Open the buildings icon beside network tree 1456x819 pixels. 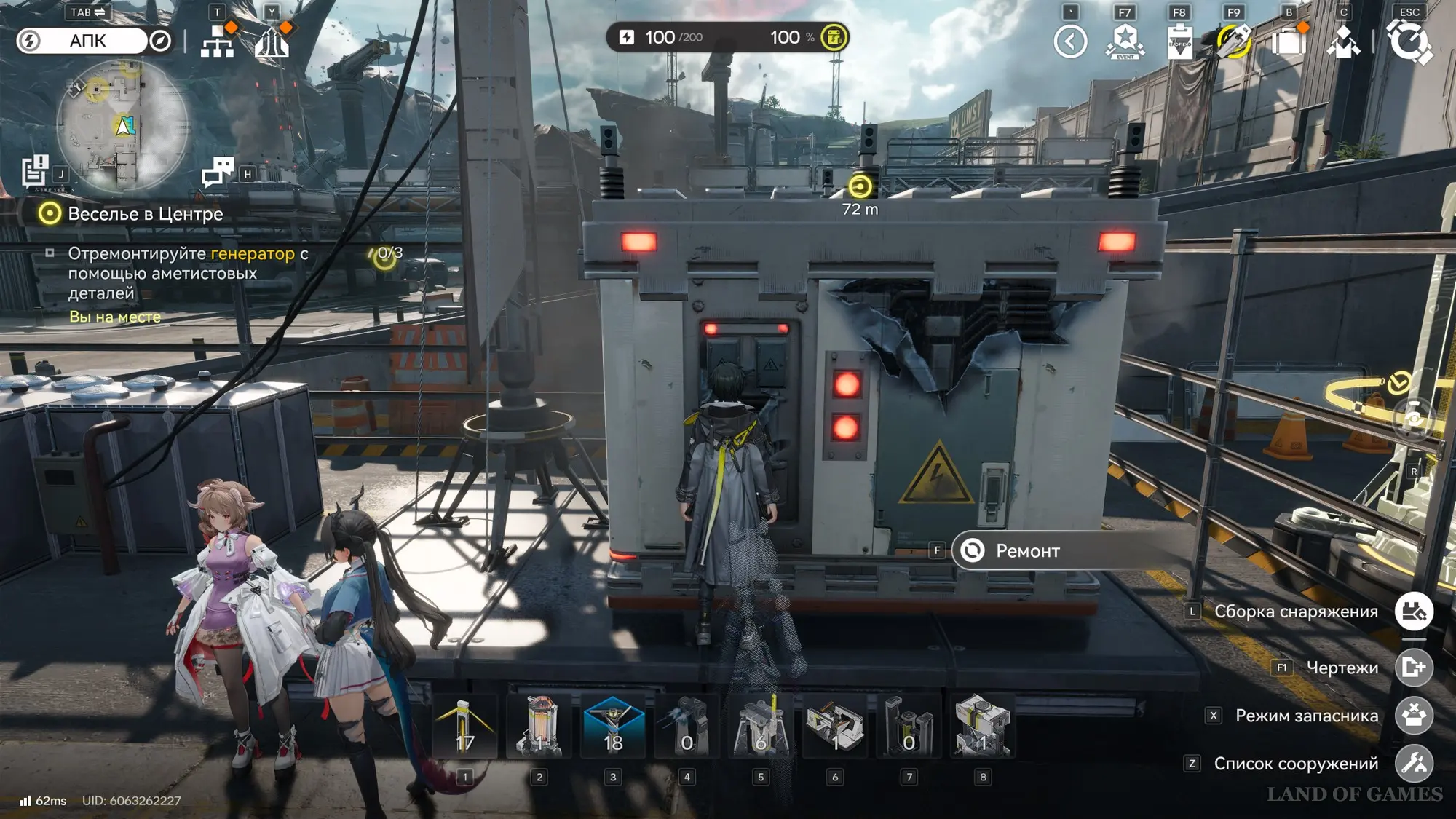(272, 41)
